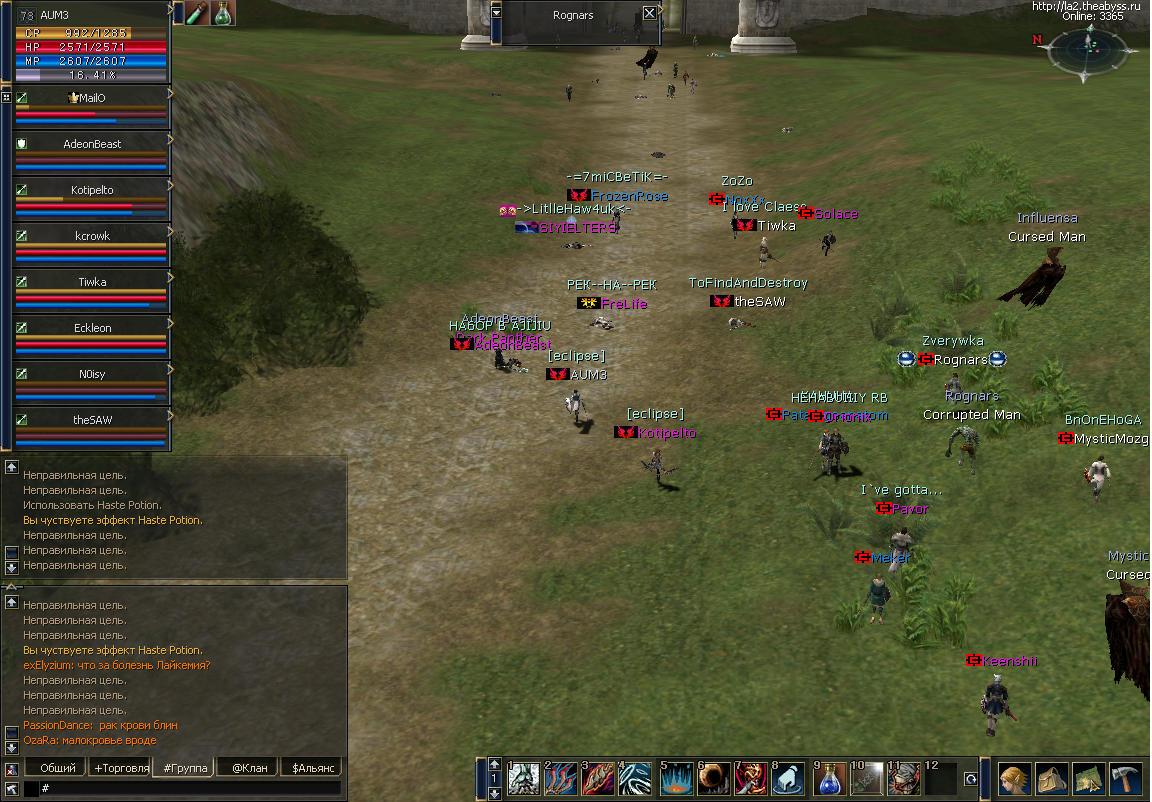Use the blue mana potion in slot 9
Viewport: 1152px width, 802px height.
point(831,779)
